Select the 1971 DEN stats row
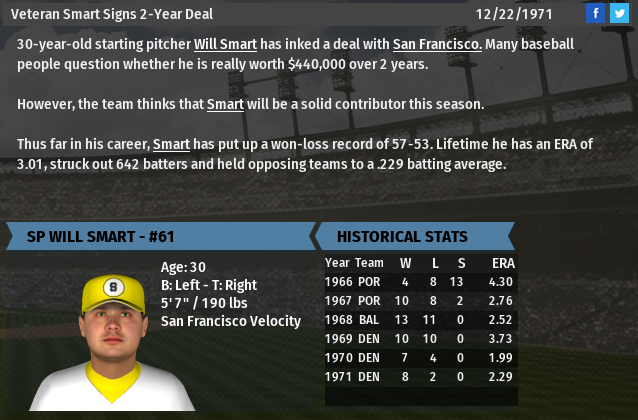Viewport: 638px width, 420px height. pos(420,377)
